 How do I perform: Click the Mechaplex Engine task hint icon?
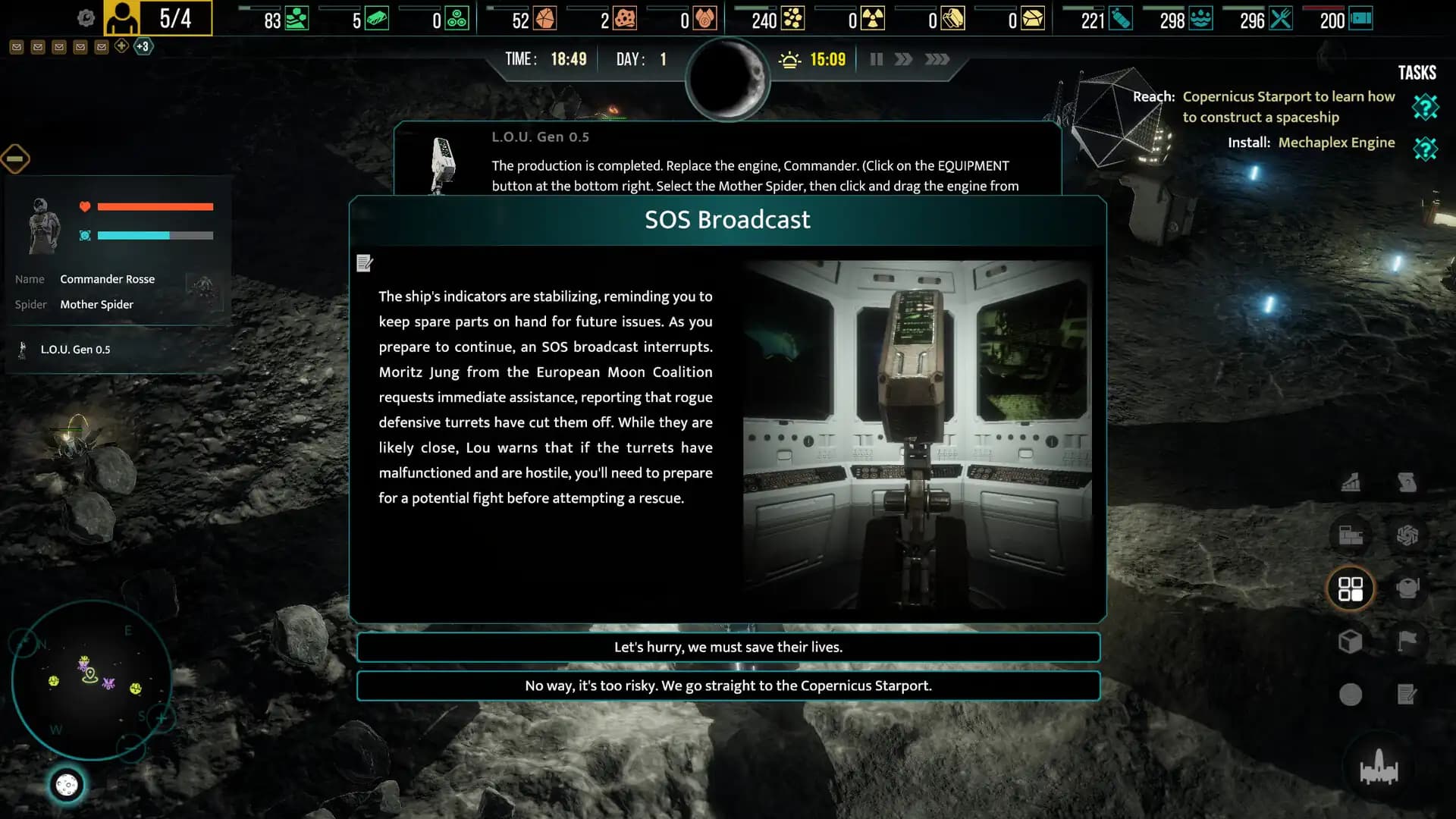pyautogui.click(x=1426, y=149)
